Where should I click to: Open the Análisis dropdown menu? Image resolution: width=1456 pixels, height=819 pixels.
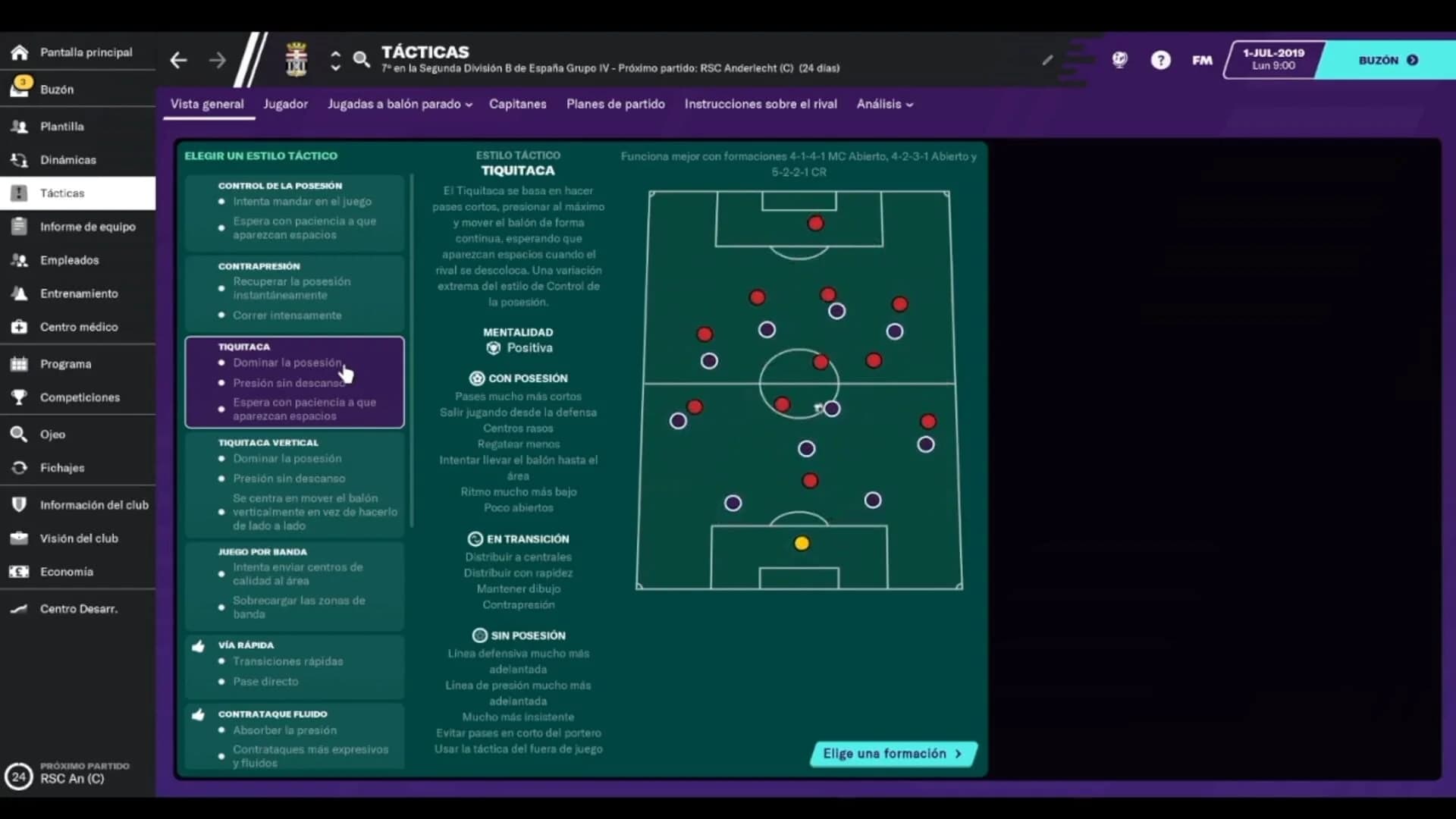pyautogui.click(x=883, y=104)
